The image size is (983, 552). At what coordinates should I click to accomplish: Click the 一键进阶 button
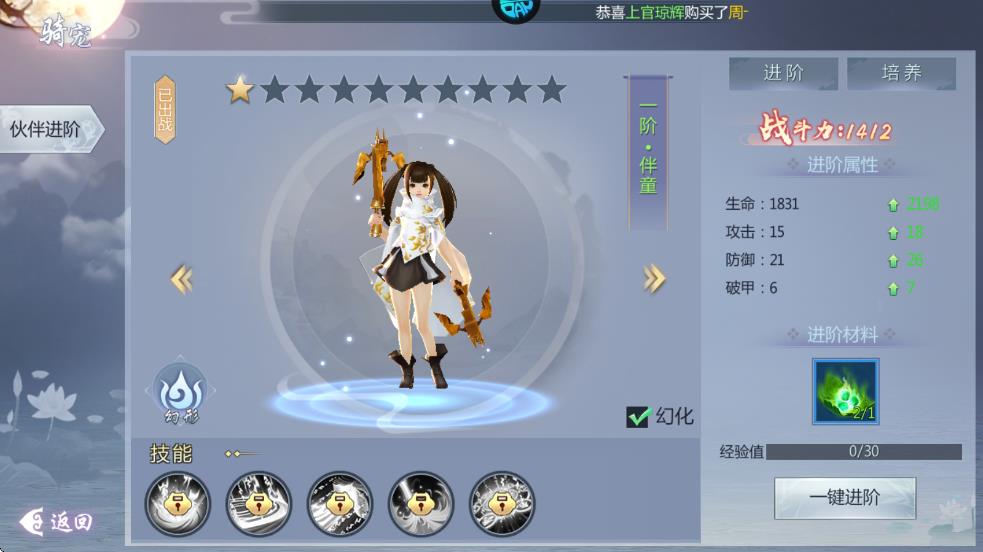[845, 497]
